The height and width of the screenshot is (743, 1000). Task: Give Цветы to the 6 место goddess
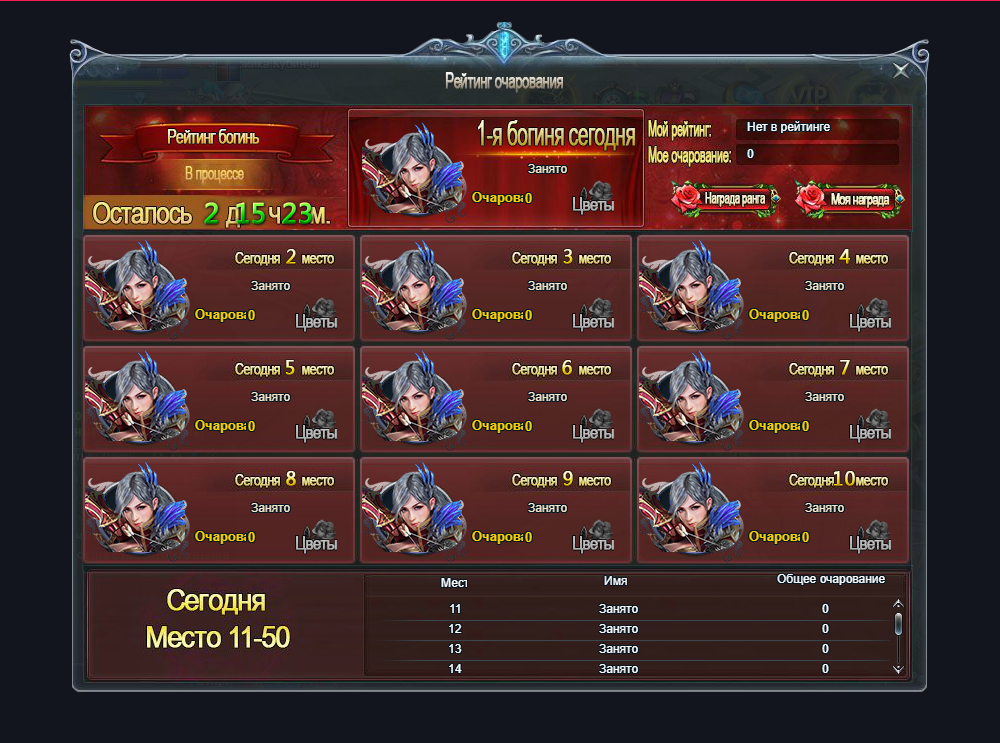coord(593,427)
